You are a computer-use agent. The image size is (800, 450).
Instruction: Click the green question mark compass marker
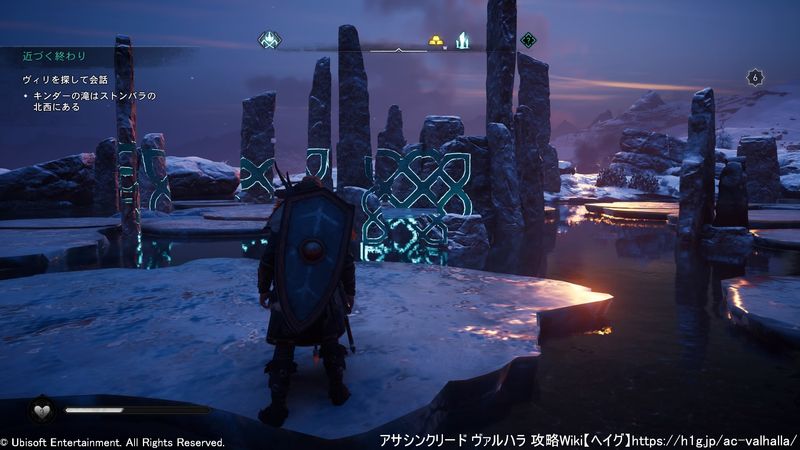(528, 41)
